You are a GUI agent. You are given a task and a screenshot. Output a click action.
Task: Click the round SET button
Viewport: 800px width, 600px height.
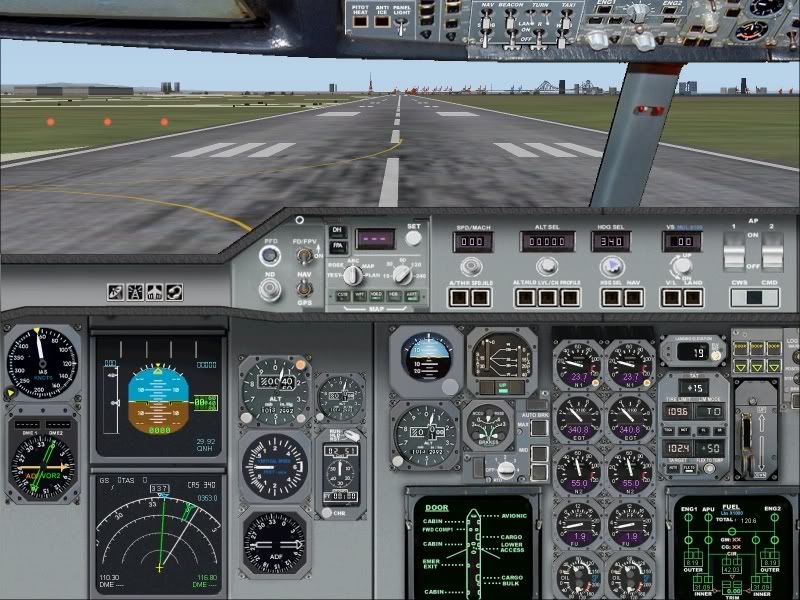click(x=413, y=240)
